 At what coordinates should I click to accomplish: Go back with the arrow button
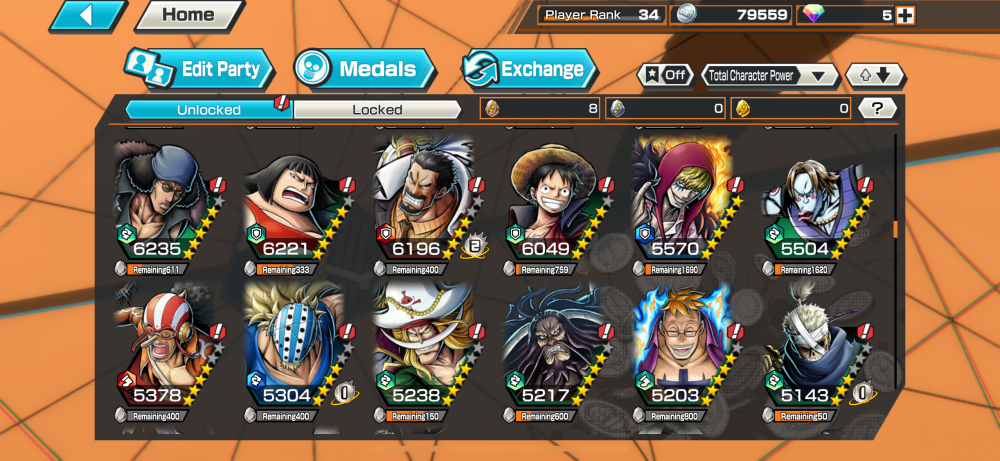point(88,15)
